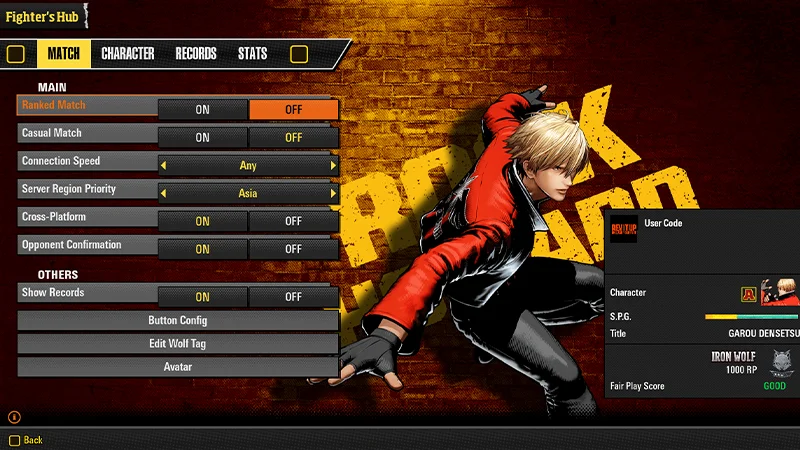Open the Avatar menu

click(178, 367)
